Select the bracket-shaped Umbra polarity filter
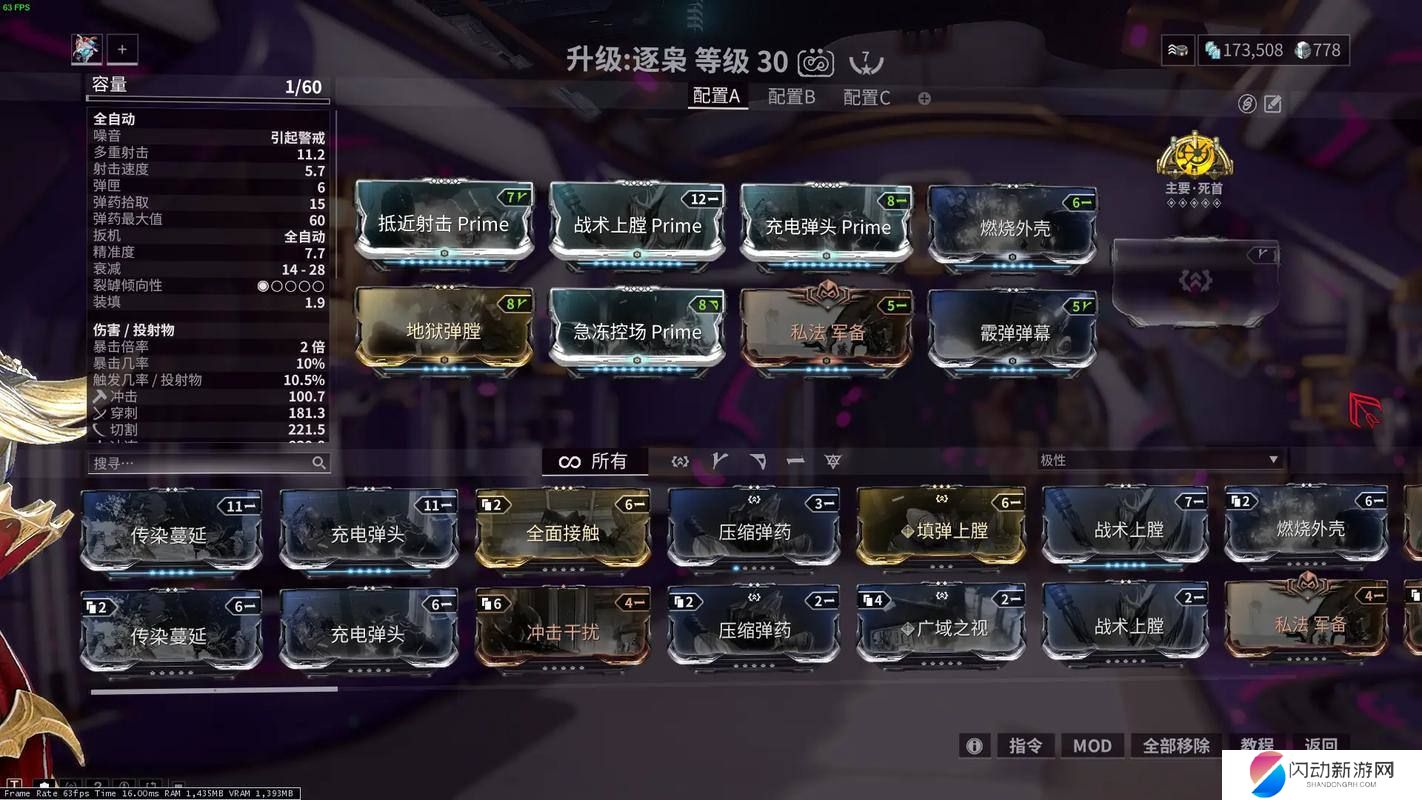This screenshot has width=1422, height=800. click(x=679, y=461)
